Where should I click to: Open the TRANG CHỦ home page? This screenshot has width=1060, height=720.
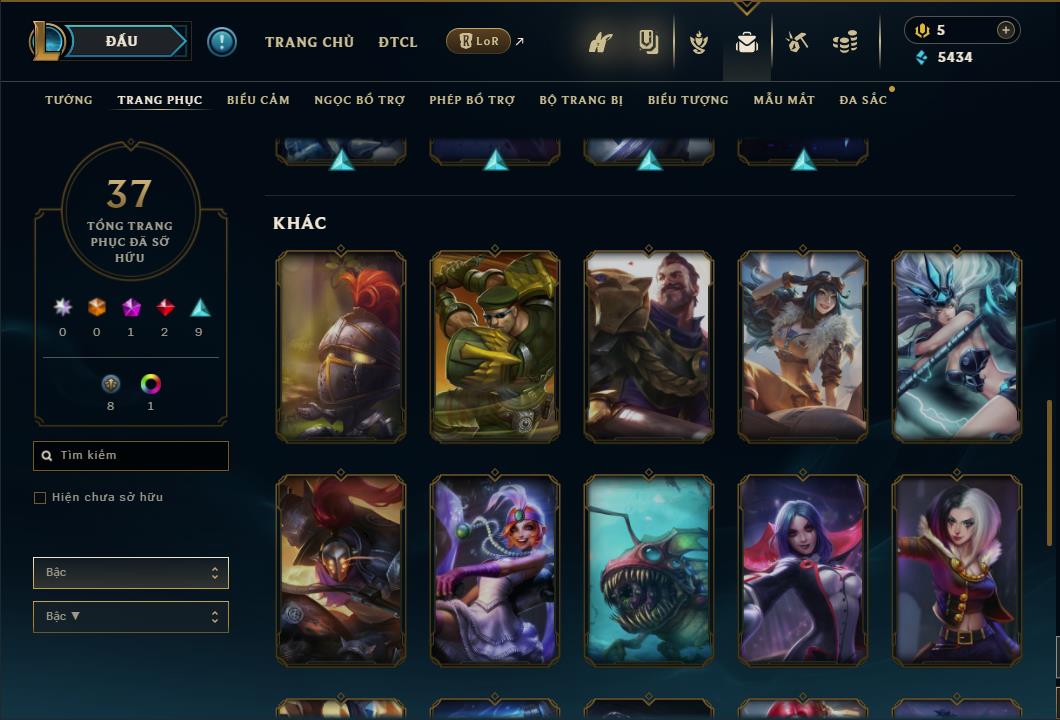coord(309,42)
